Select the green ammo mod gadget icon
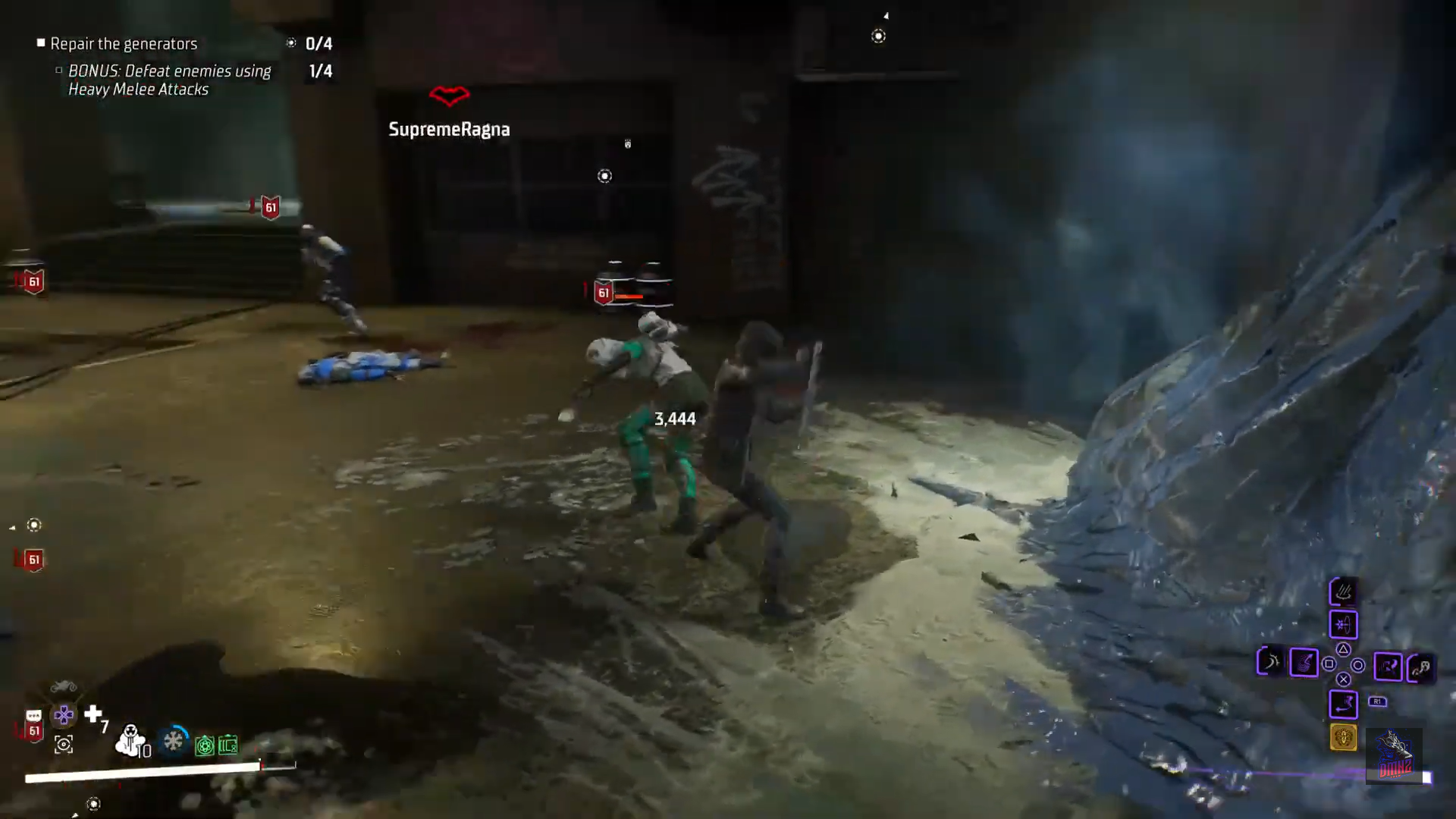Screen dimensions: 1456x819 coord(205,745)
